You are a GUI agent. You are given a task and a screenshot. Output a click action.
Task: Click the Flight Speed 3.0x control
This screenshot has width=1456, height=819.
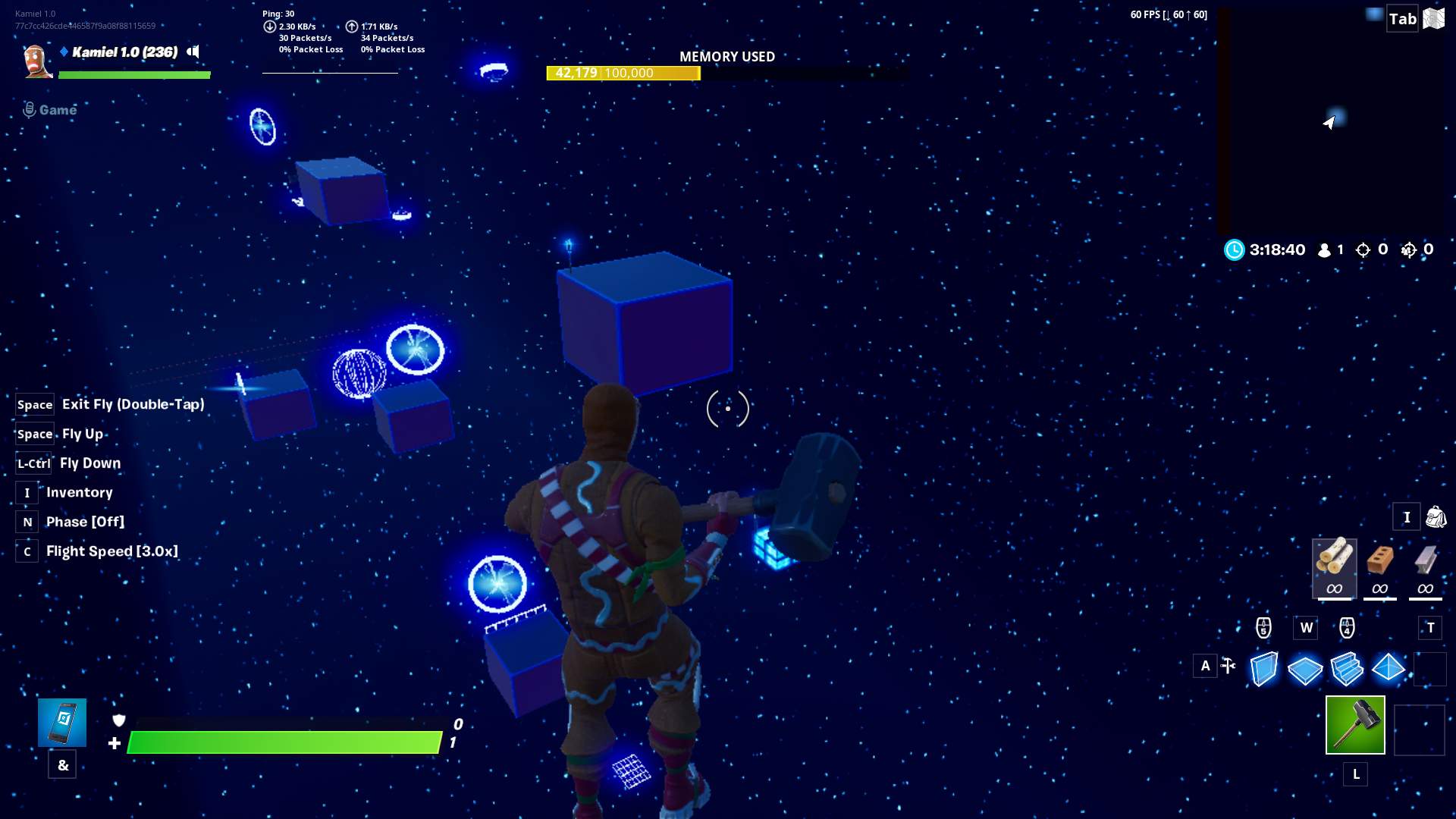111,551
